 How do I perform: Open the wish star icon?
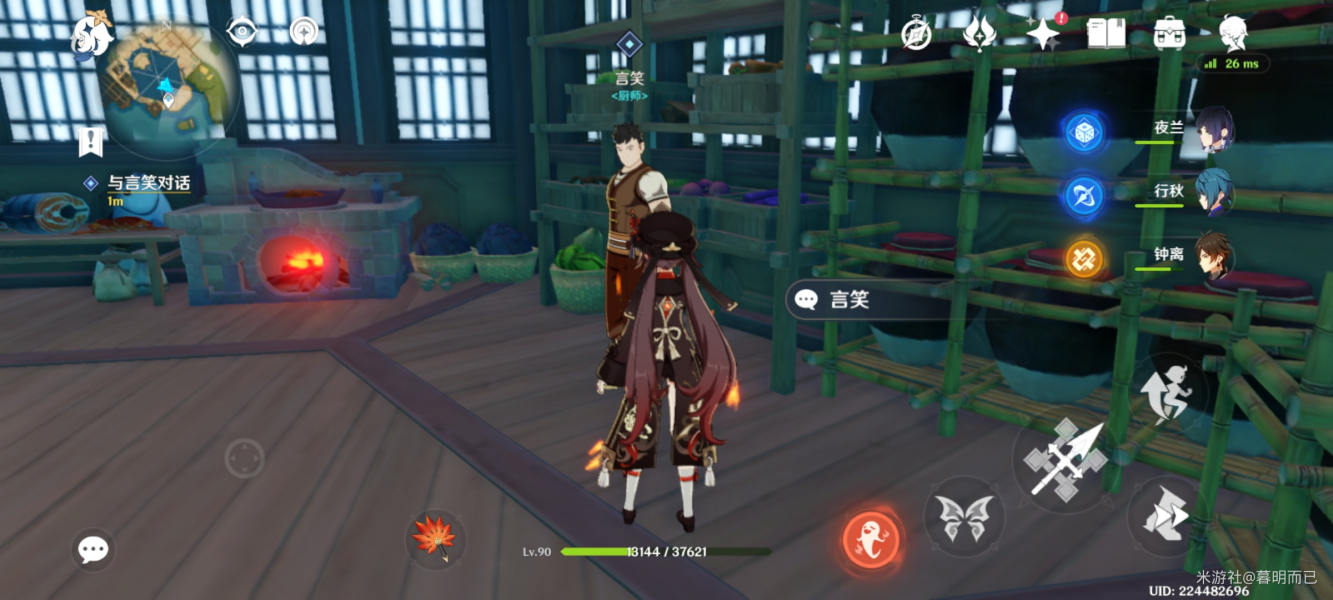[1043, 33]
